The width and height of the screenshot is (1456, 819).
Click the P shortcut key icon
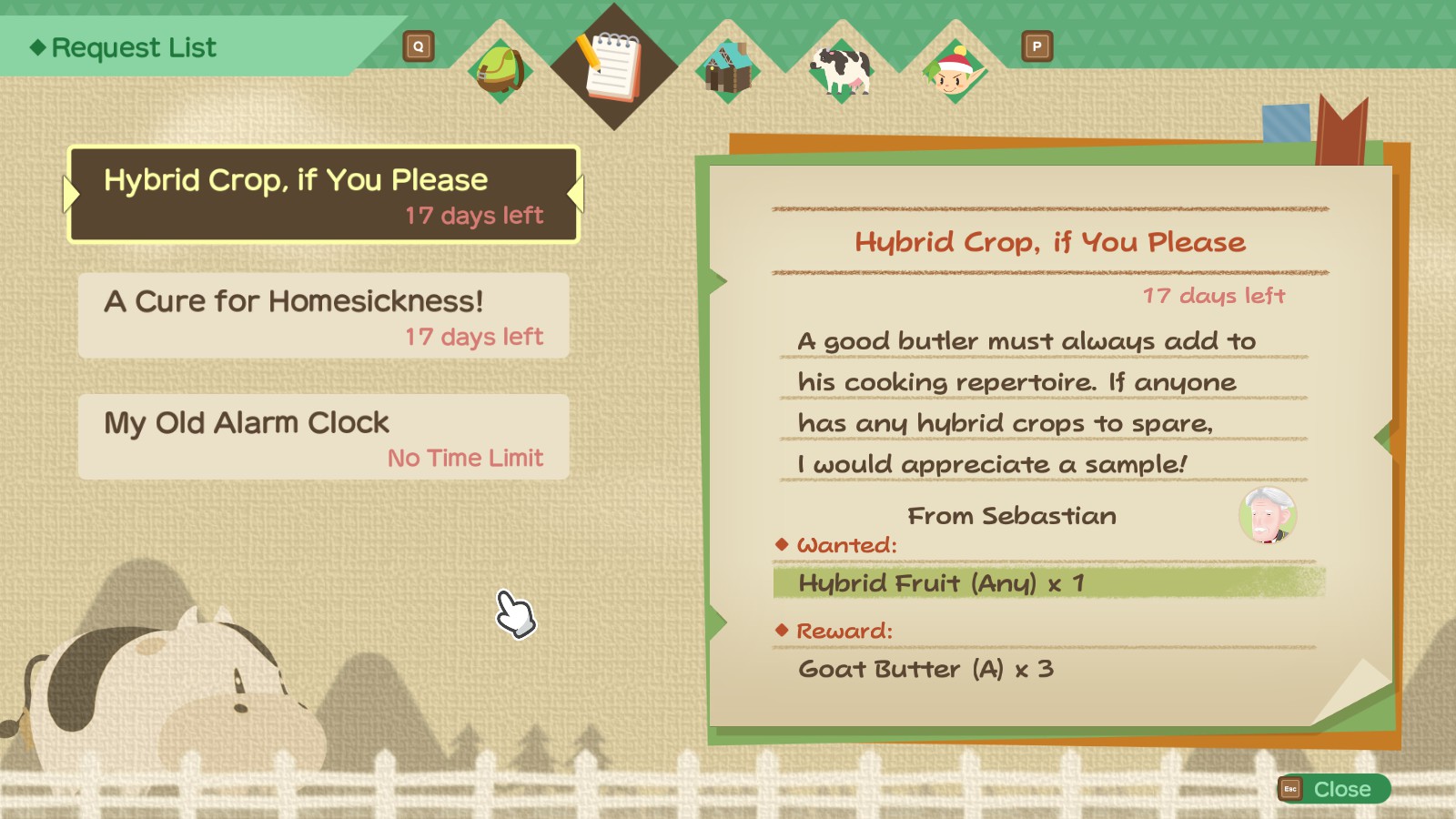click(x=1036, y=45)
